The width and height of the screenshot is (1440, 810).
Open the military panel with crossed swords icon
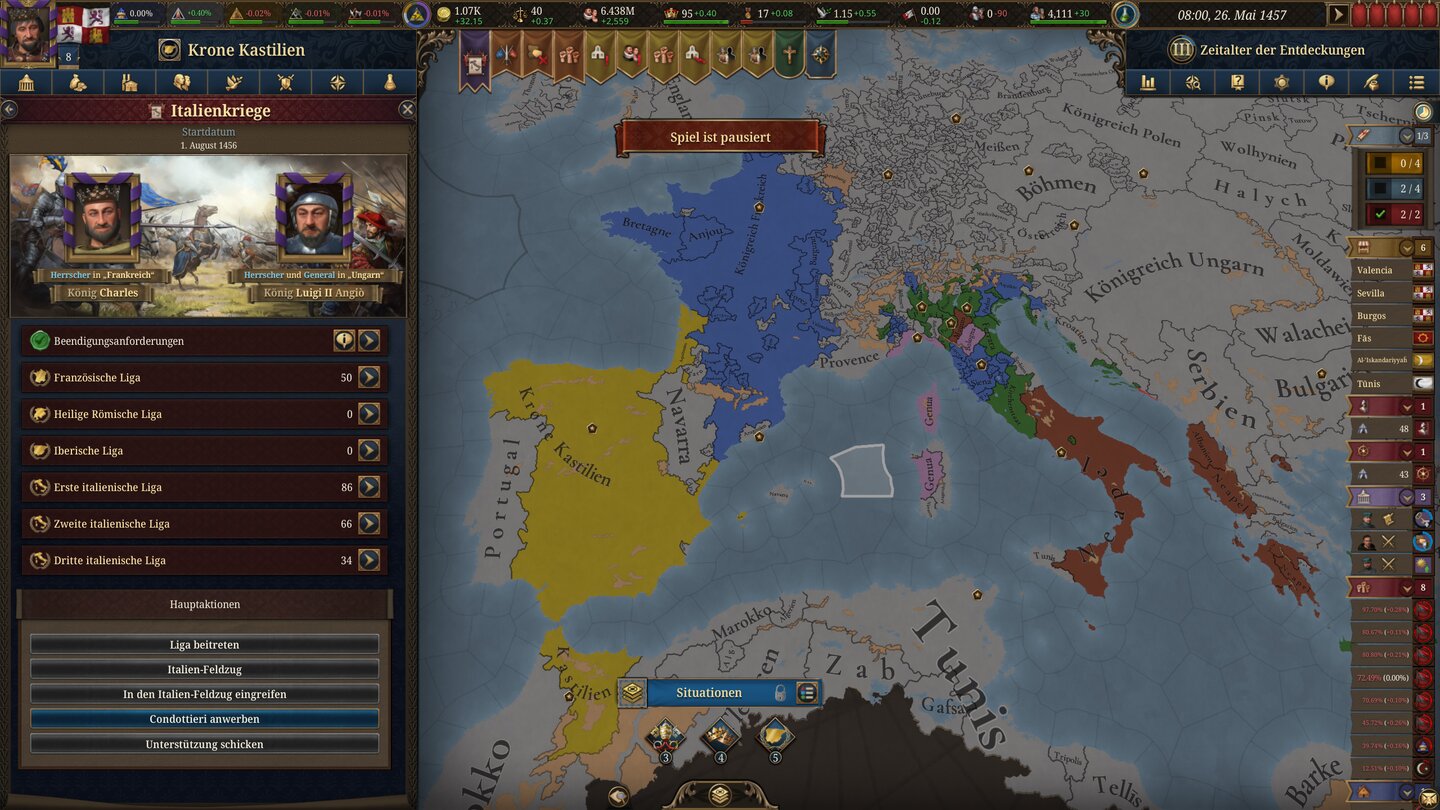click(286, 82)
